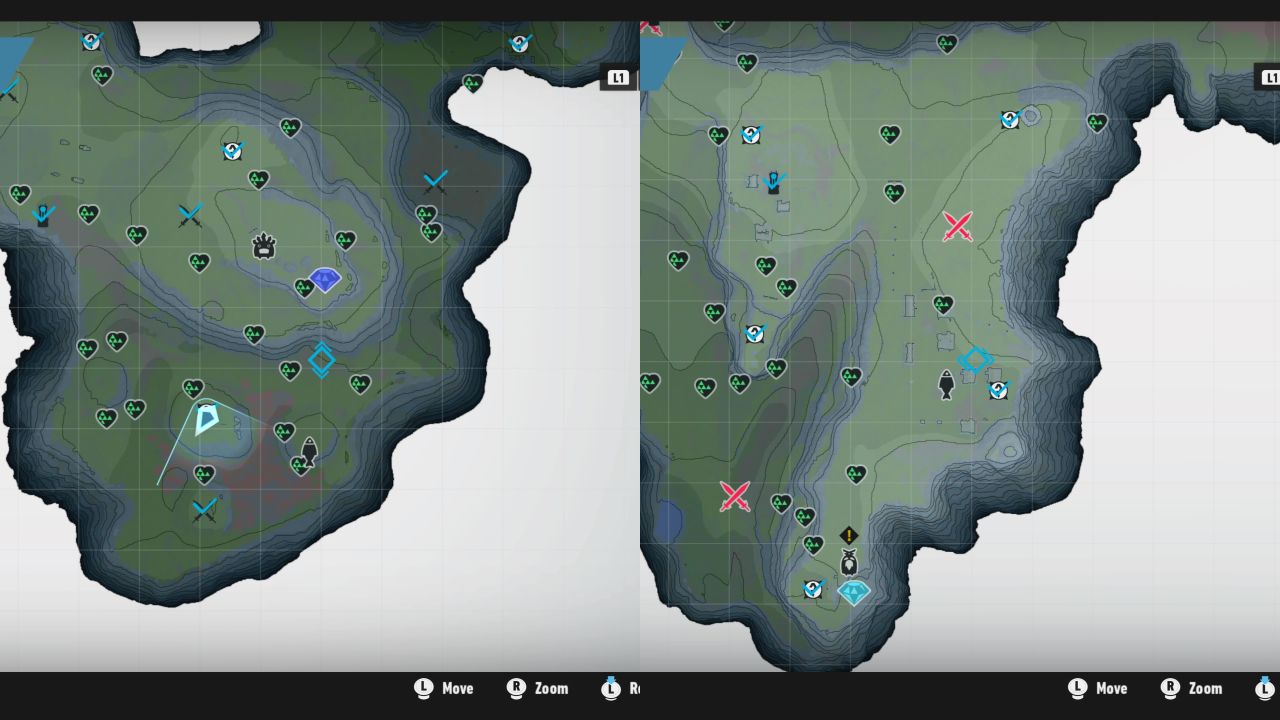The height and width of the screenshot is (720, 1280).
Task: Click the crossed-swords marker near left edge of right island
Action: click(735, 498)
